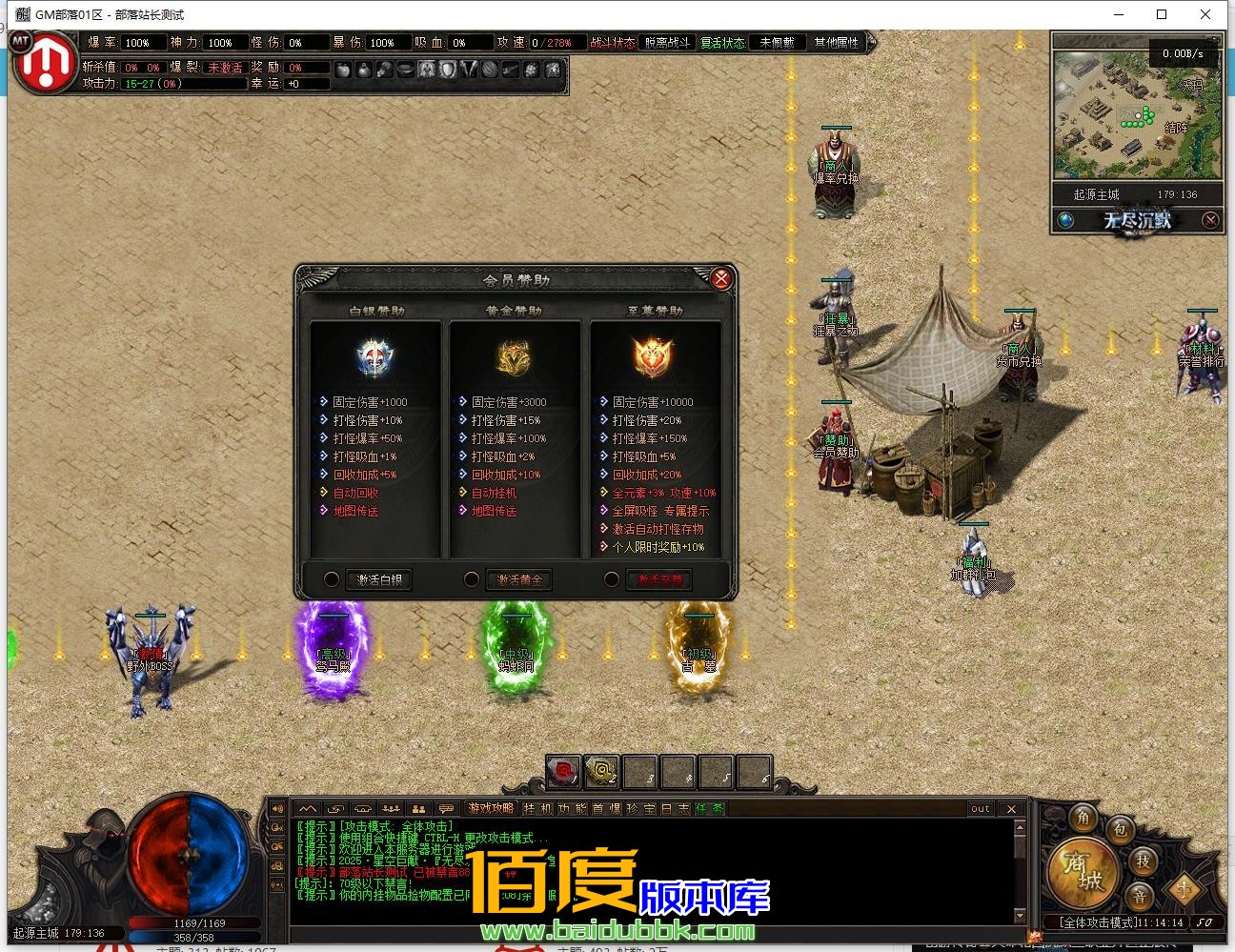The image size is (1235, 952).
Task: Open the 包 inventory bag icon
Action: (1119, 830)
